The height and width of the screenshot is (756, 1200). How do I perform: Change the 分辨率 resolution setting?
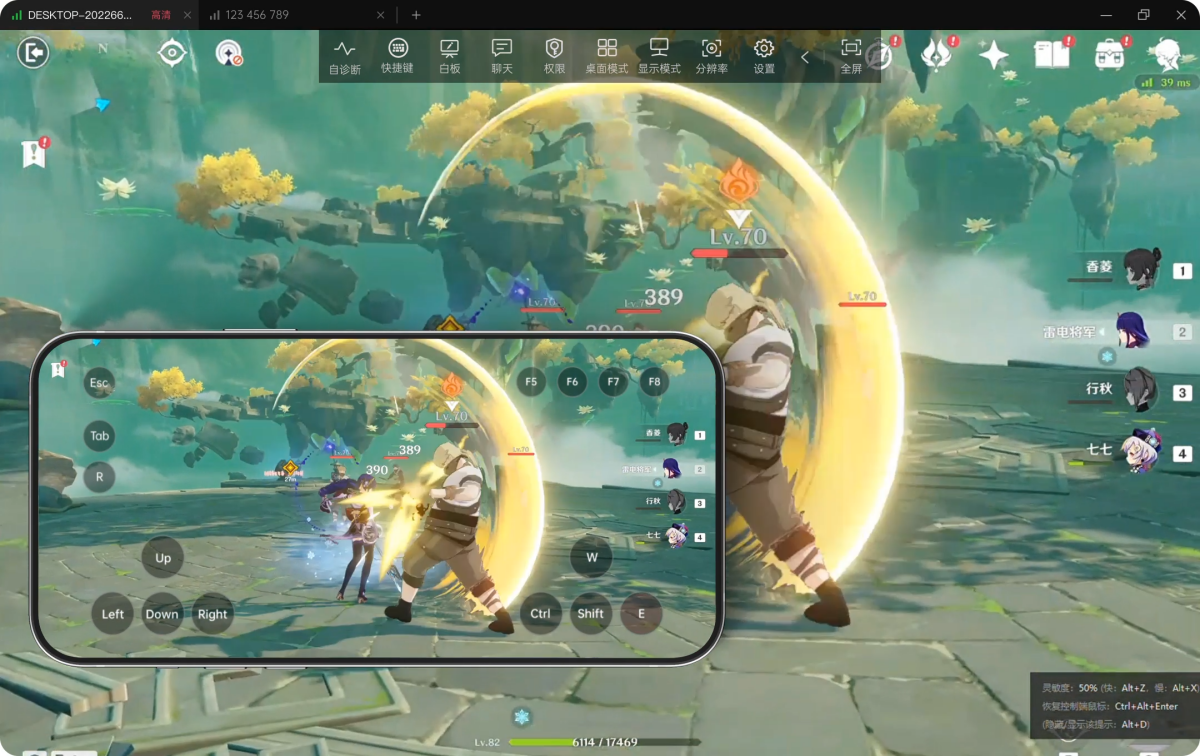coord(711,57)
